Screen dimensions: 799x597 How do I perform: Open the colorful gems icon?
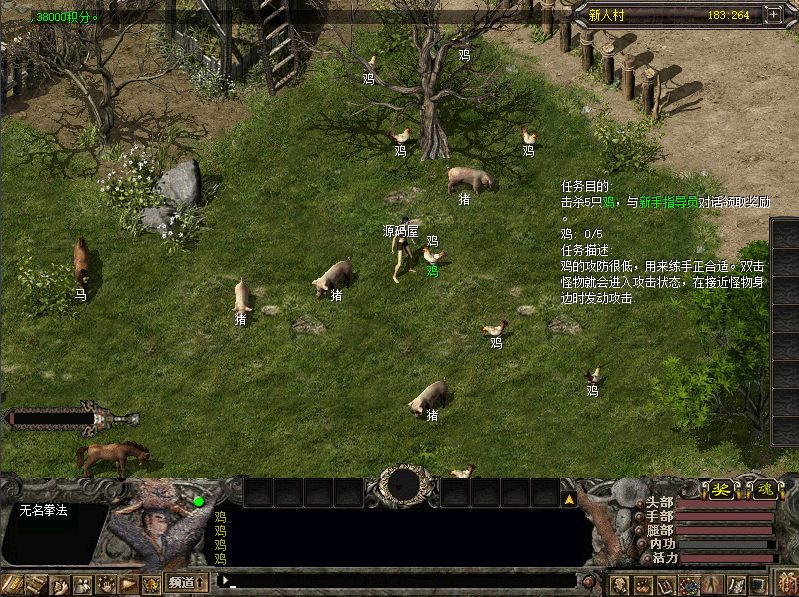click(690, 584)
